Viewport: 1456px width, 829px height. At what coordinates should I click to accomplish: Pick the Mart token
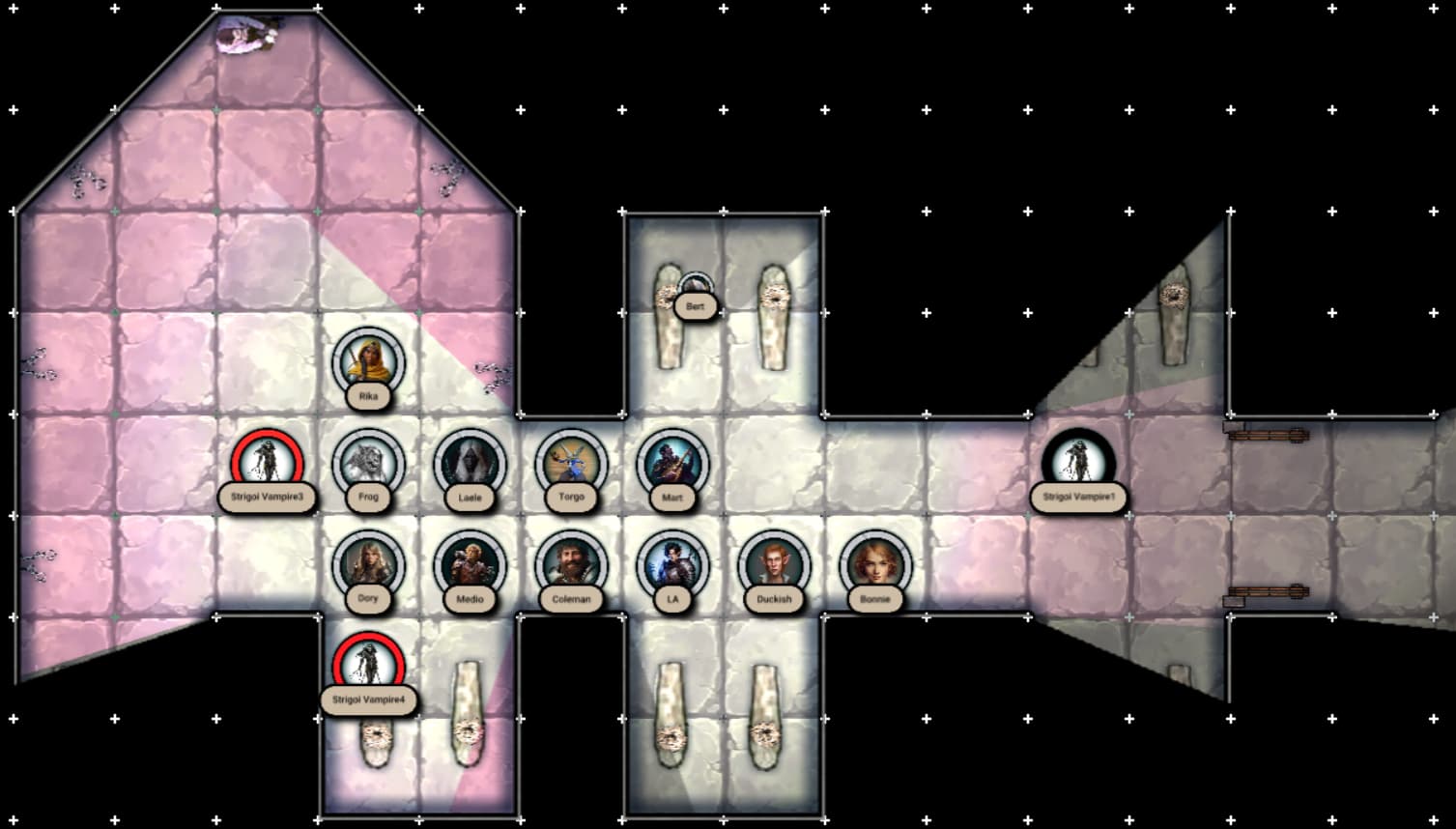click(x=672, y=464)
